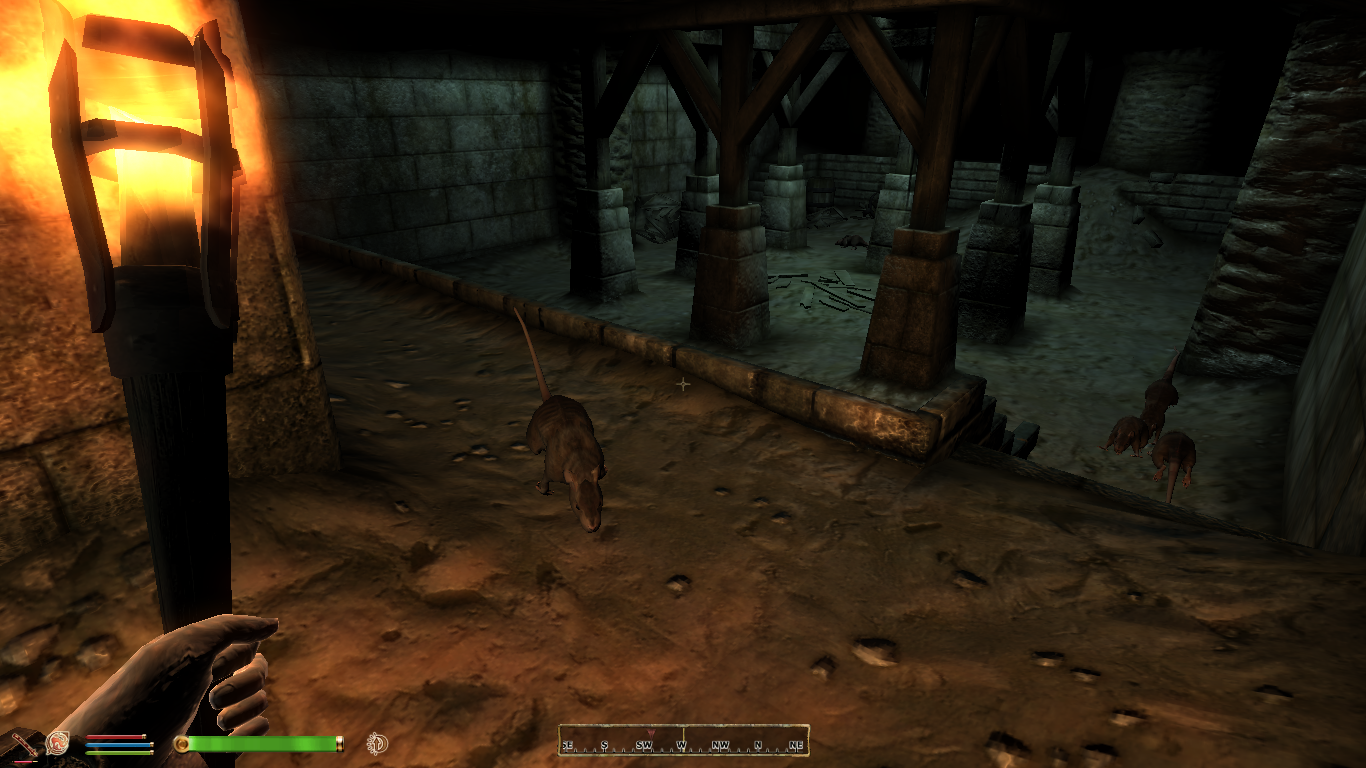Click the compass bar
Image resolution: width=1366 pixels, height=768 pixels.
pos(683,741)
